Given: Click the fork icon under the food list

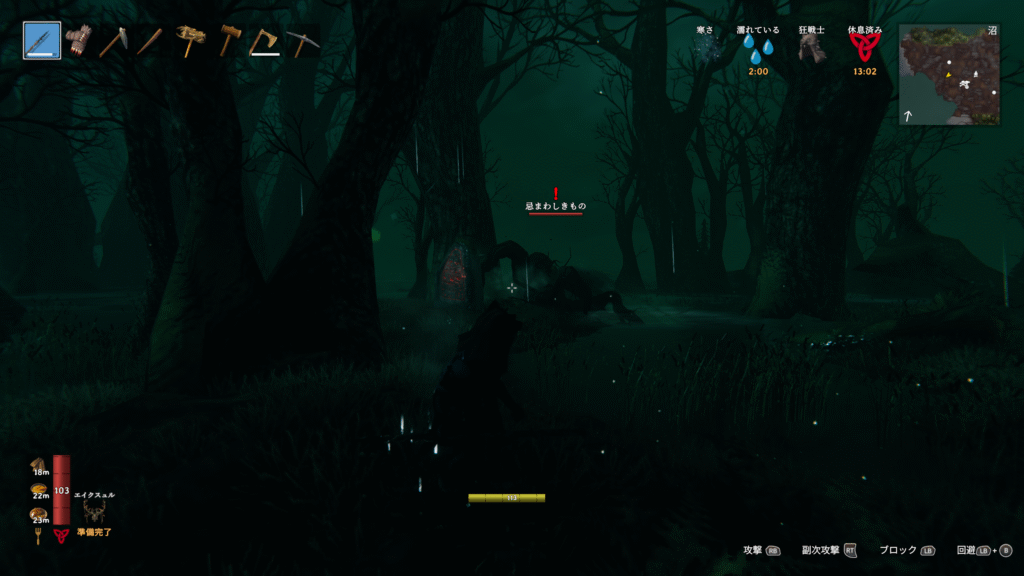Looking at the screenshot, I should [39, 536].
